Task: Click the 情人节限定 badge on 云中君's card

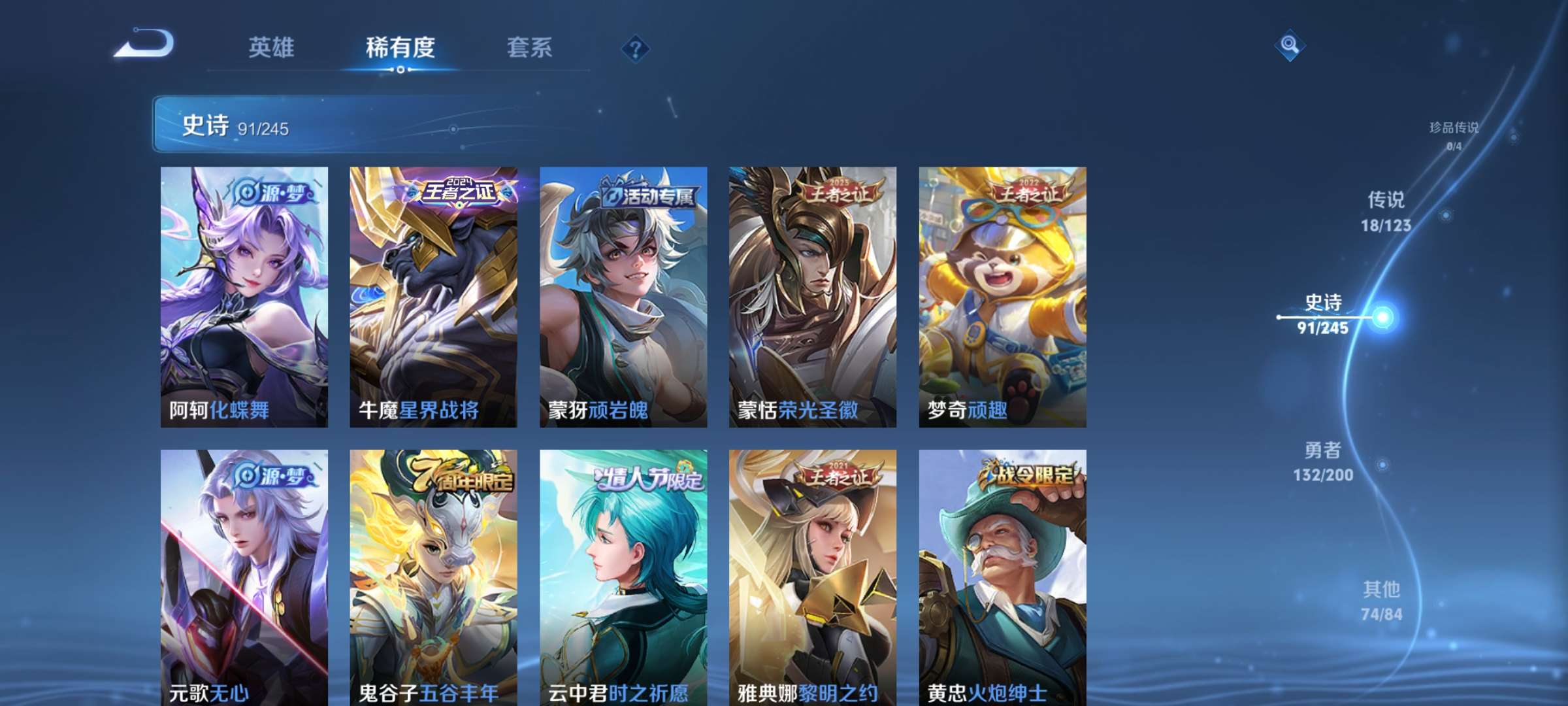Action: click(645, 478)
